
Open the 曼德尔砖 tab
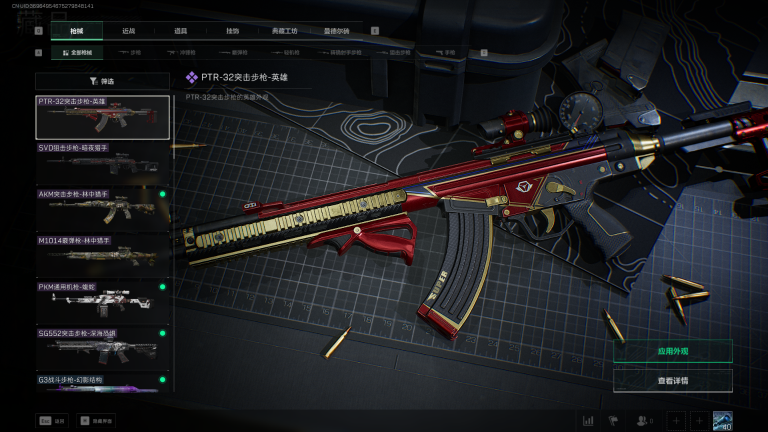pyautogui.click(x=337, y=31)
